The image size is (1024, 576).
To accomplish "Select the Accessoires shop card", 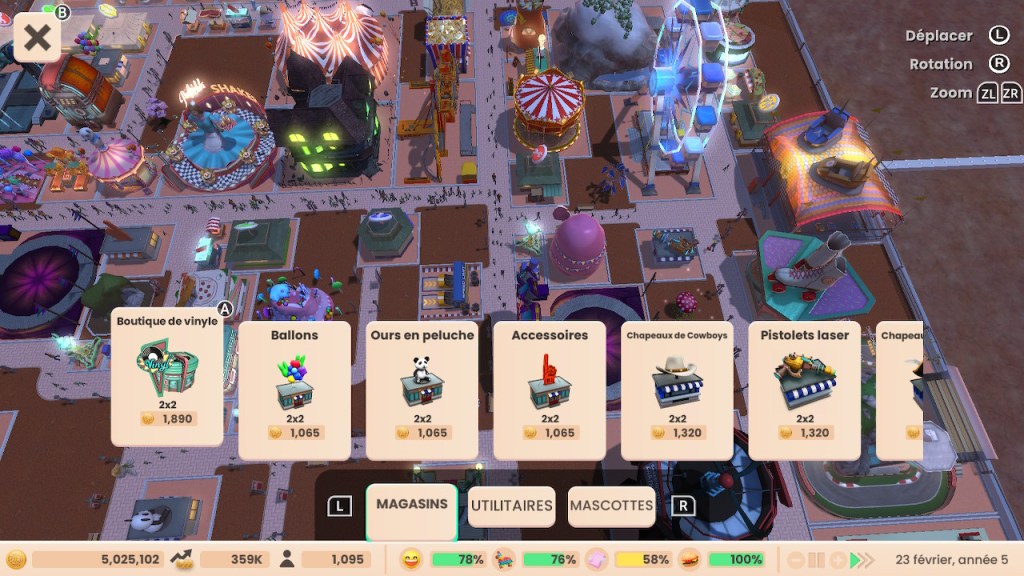I will (x=549, y=389).
